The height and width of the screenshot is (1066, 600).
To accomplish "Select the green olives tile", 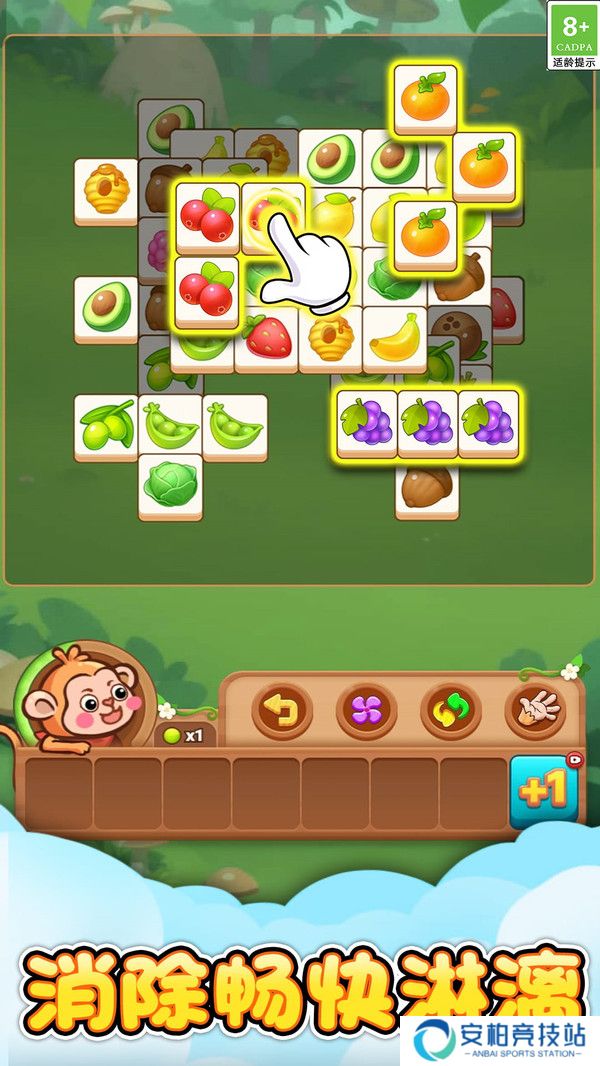I will [x=106, y=426].
